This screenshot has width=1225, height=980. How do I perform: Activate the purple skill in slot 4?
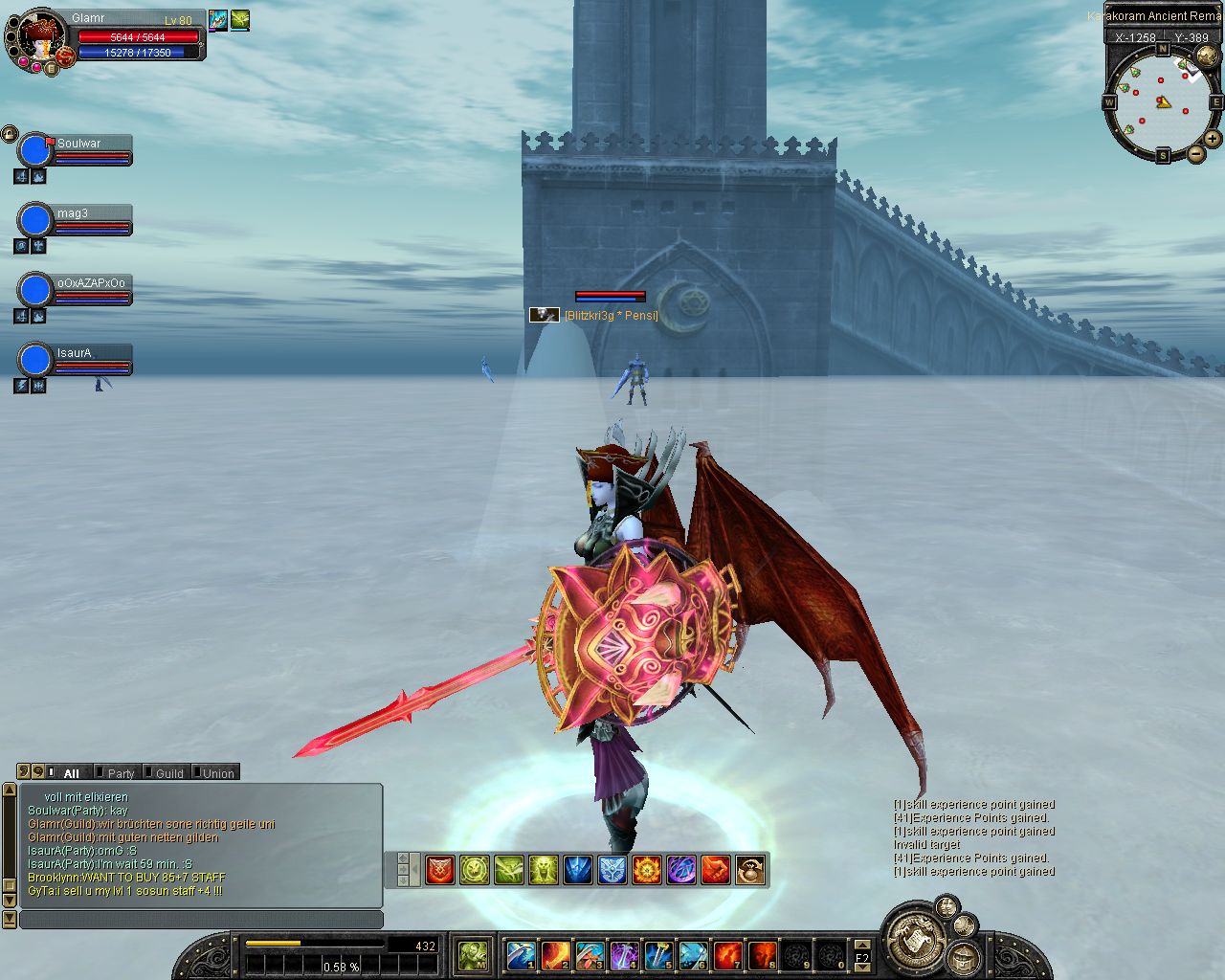[x=625, y=955]
